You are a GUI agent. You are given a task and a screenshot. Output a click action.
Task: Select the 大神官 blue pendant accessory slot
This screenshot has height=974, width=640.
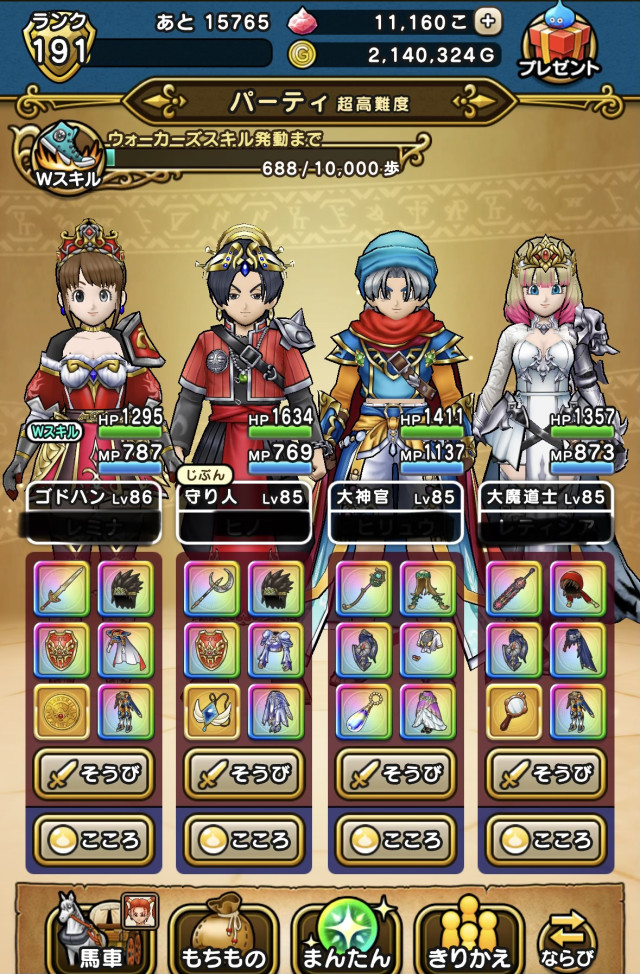[364, 709]
